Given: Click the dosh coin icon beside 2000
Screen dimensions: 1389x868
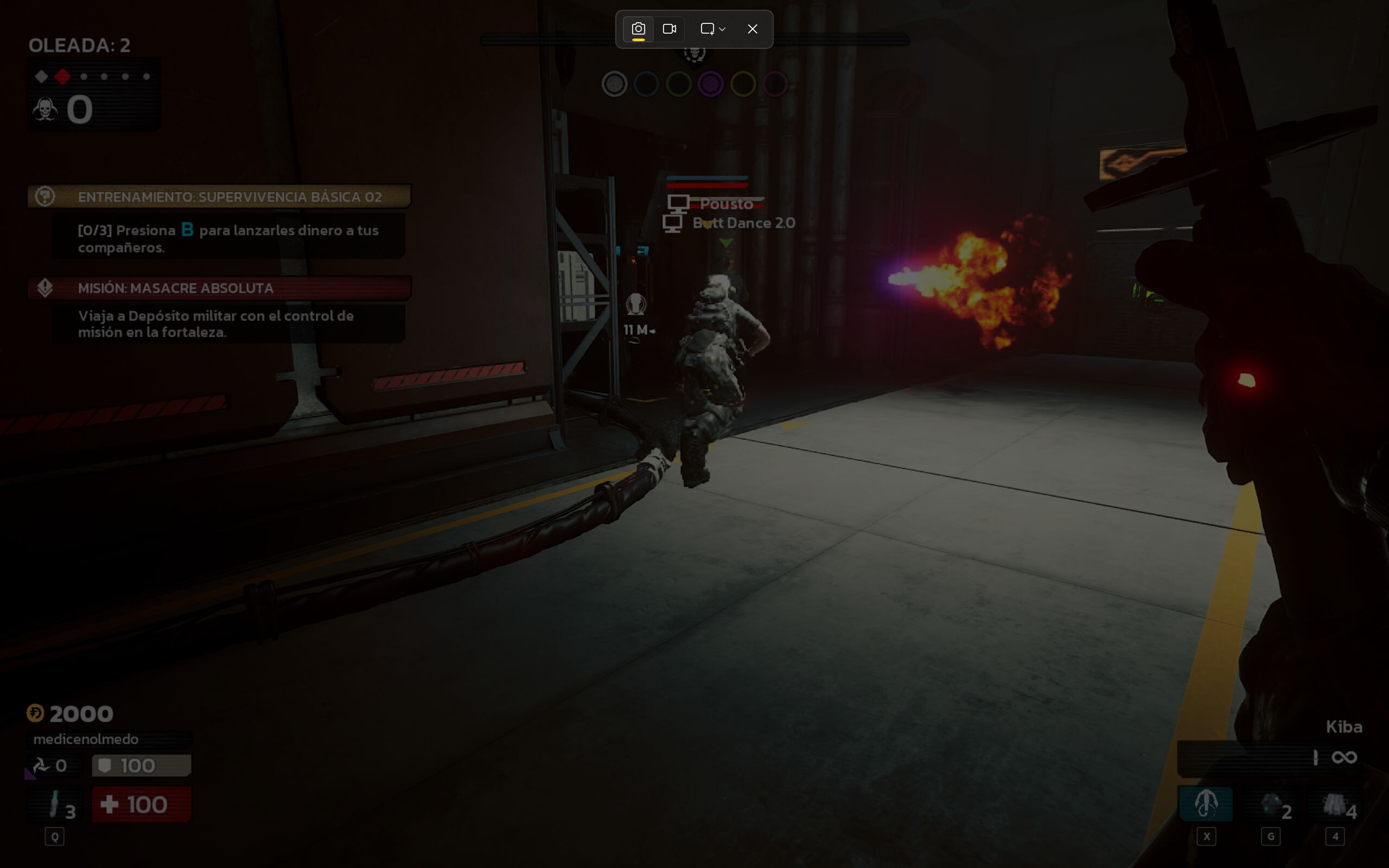Looking at the screenshot, I should [x=35, y=713].
